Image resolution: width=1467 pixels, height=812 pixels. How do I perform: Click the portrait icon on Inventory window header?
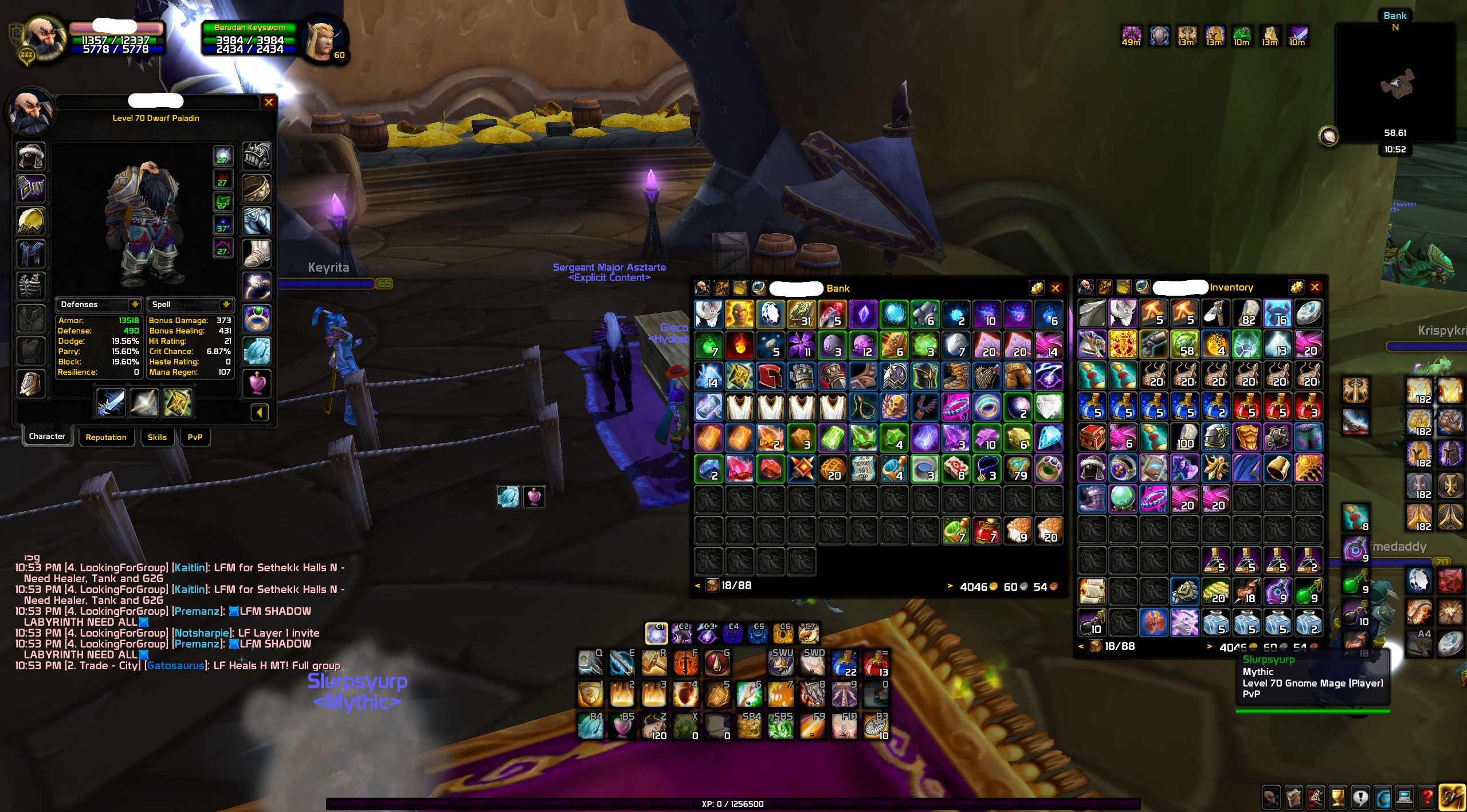point(1085,288)
